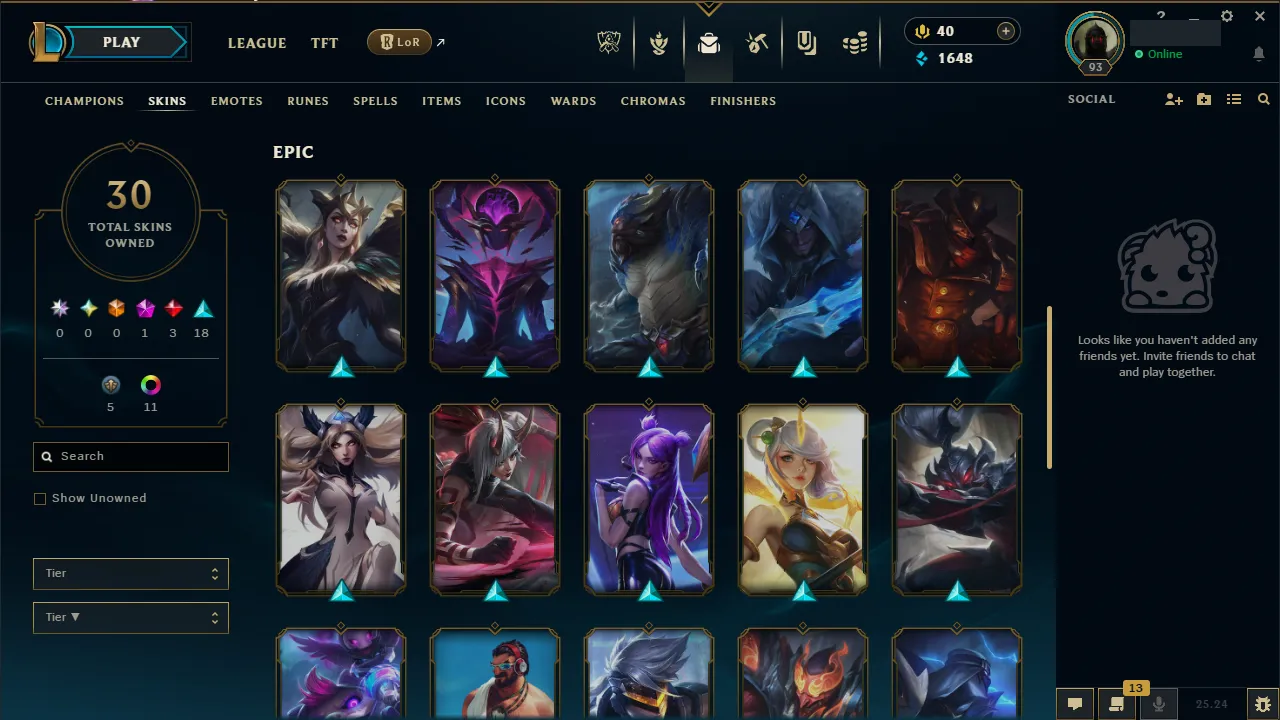Open Your Shop cards icon
The height and width of the screenshot is (720, 1280).
pos(806,43)
